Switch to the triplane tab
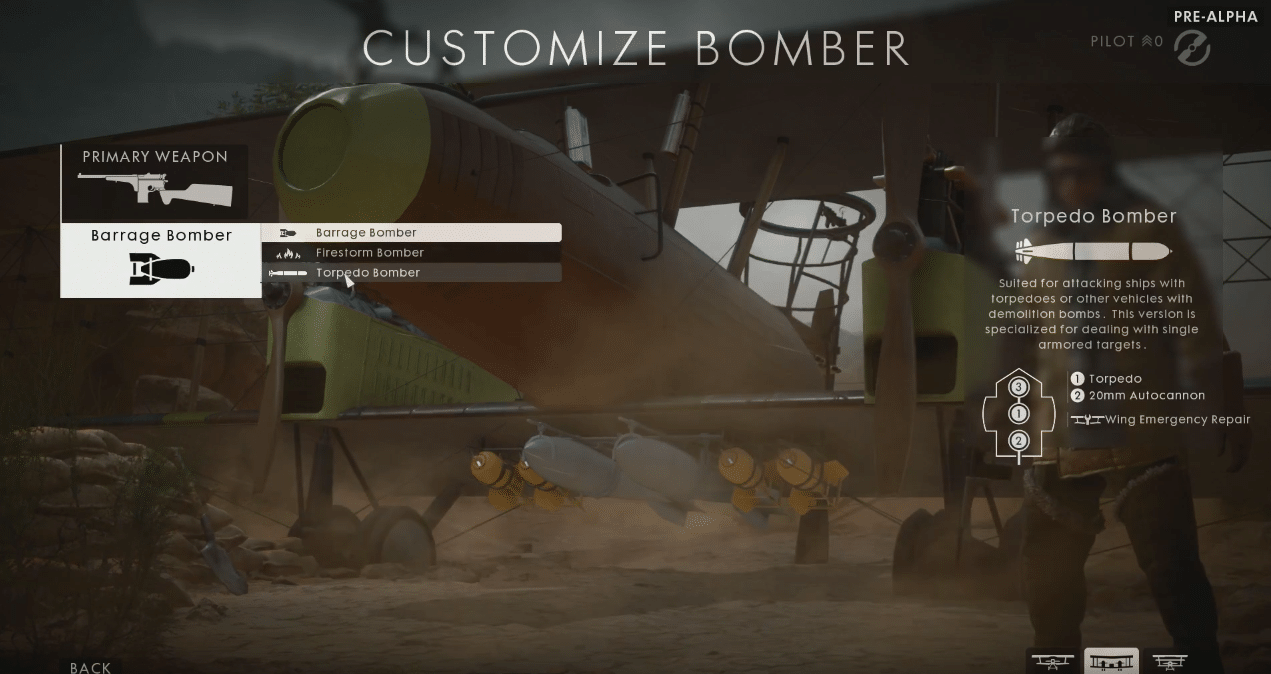The image size is (1271, 674). click(x=1169, y=661)
